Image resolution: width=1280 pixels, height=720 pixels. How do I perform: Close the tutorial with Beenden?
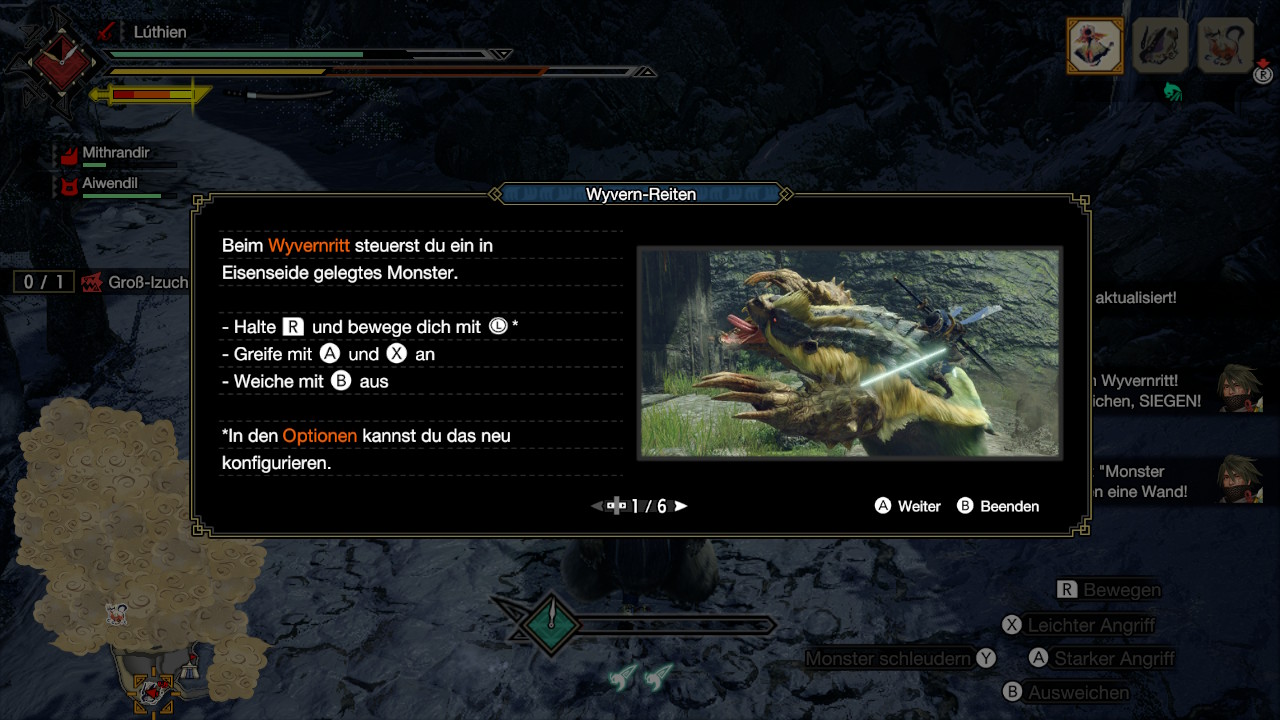point(998,506)
